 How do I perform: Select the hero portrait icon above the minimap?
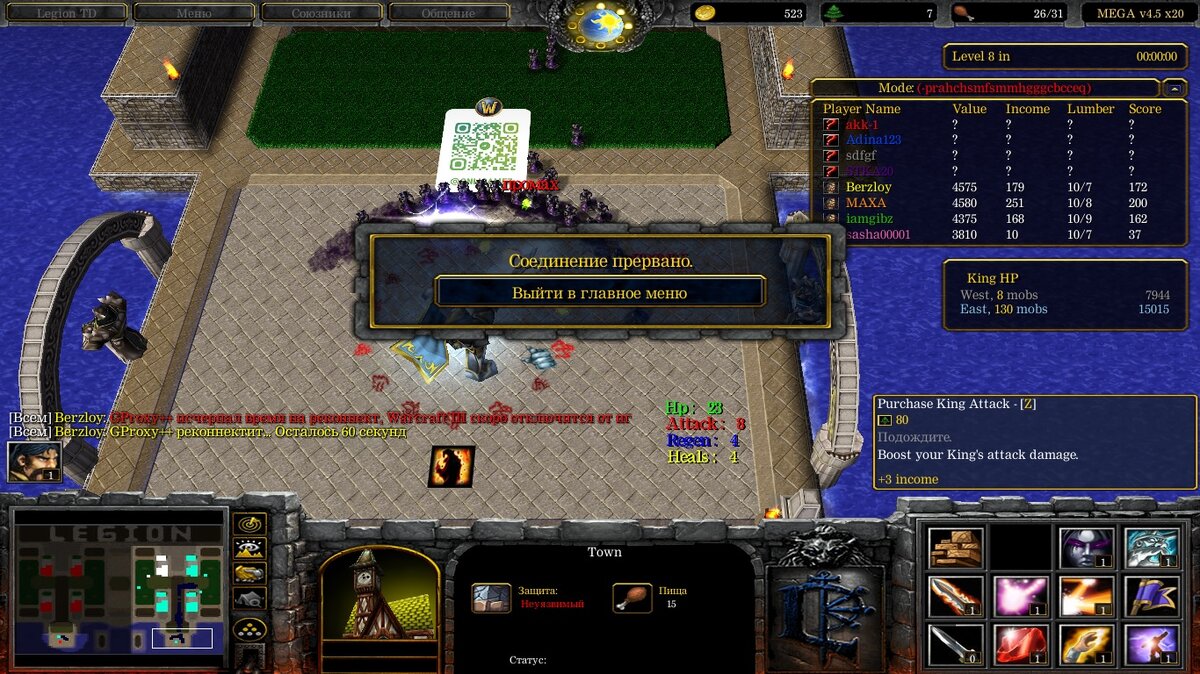click(34, 462)
